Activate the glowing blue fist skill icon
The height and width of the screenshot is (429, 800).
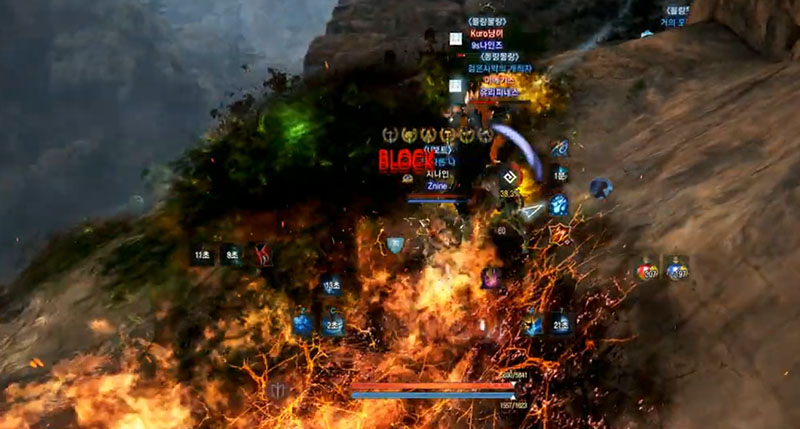pyautogui.click(x=559, y=205)
